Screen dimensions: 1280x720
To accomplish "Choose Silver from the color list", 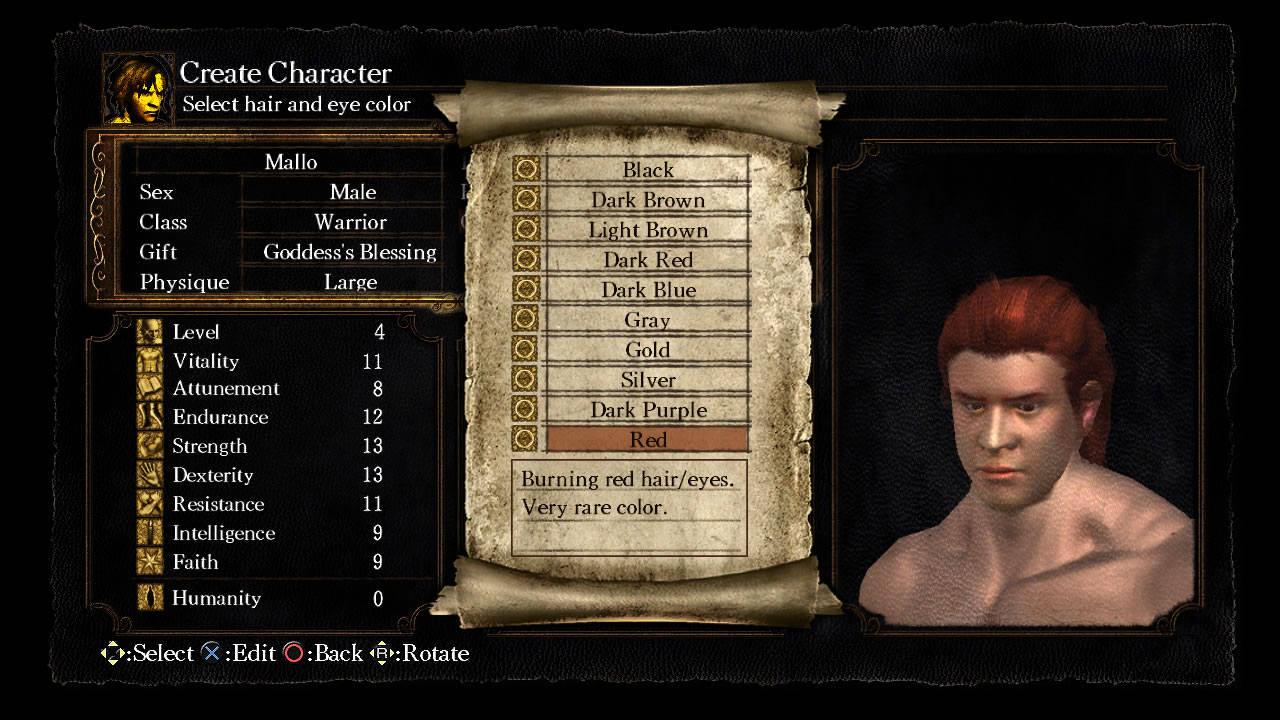I will [647, 380].
